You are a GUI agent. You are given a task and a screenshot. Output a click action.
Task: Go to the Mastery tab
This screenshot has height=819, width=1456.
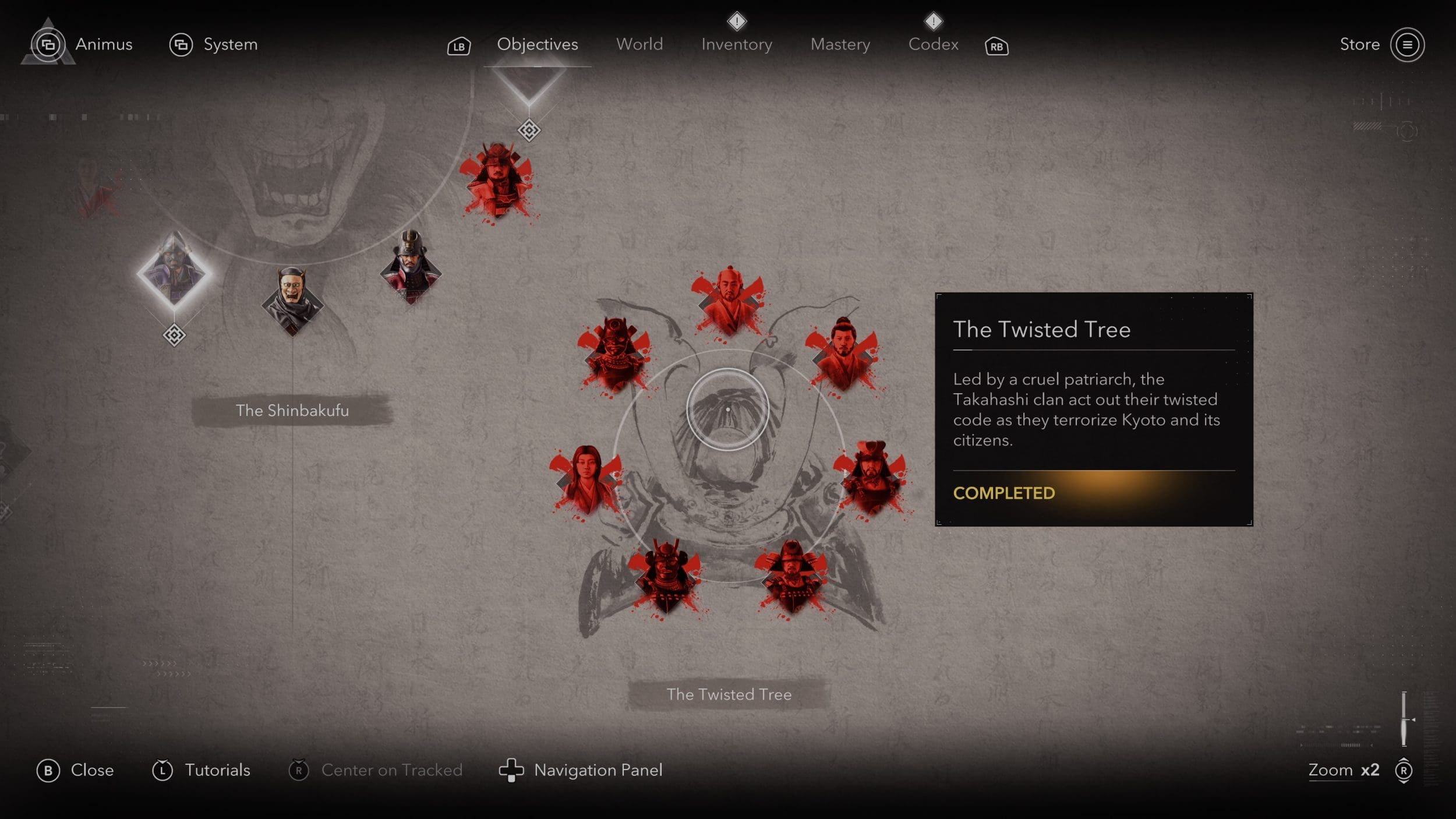coord(840,44)
